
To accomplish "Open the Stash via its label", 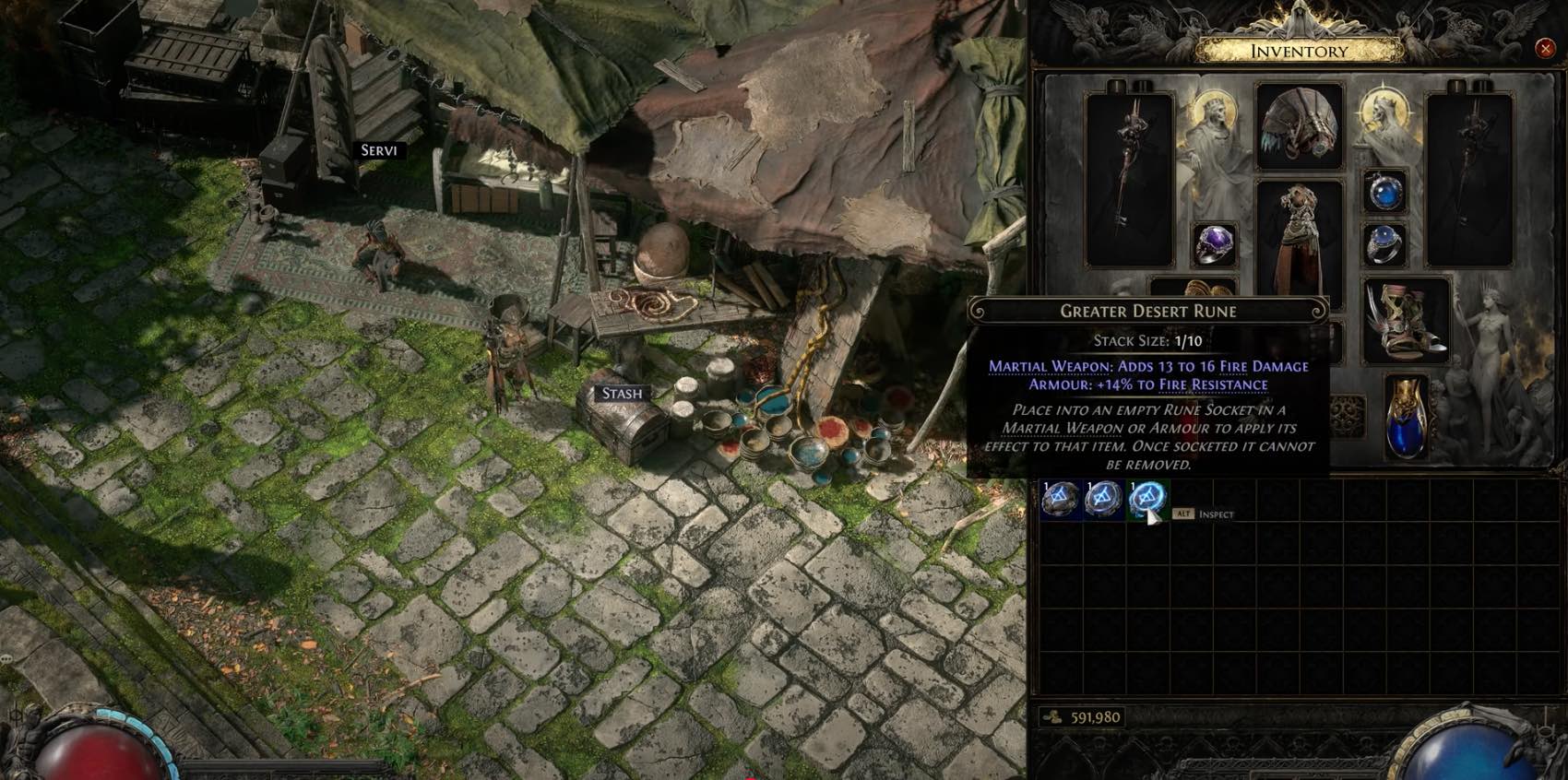I will click(x=622, y=394).
